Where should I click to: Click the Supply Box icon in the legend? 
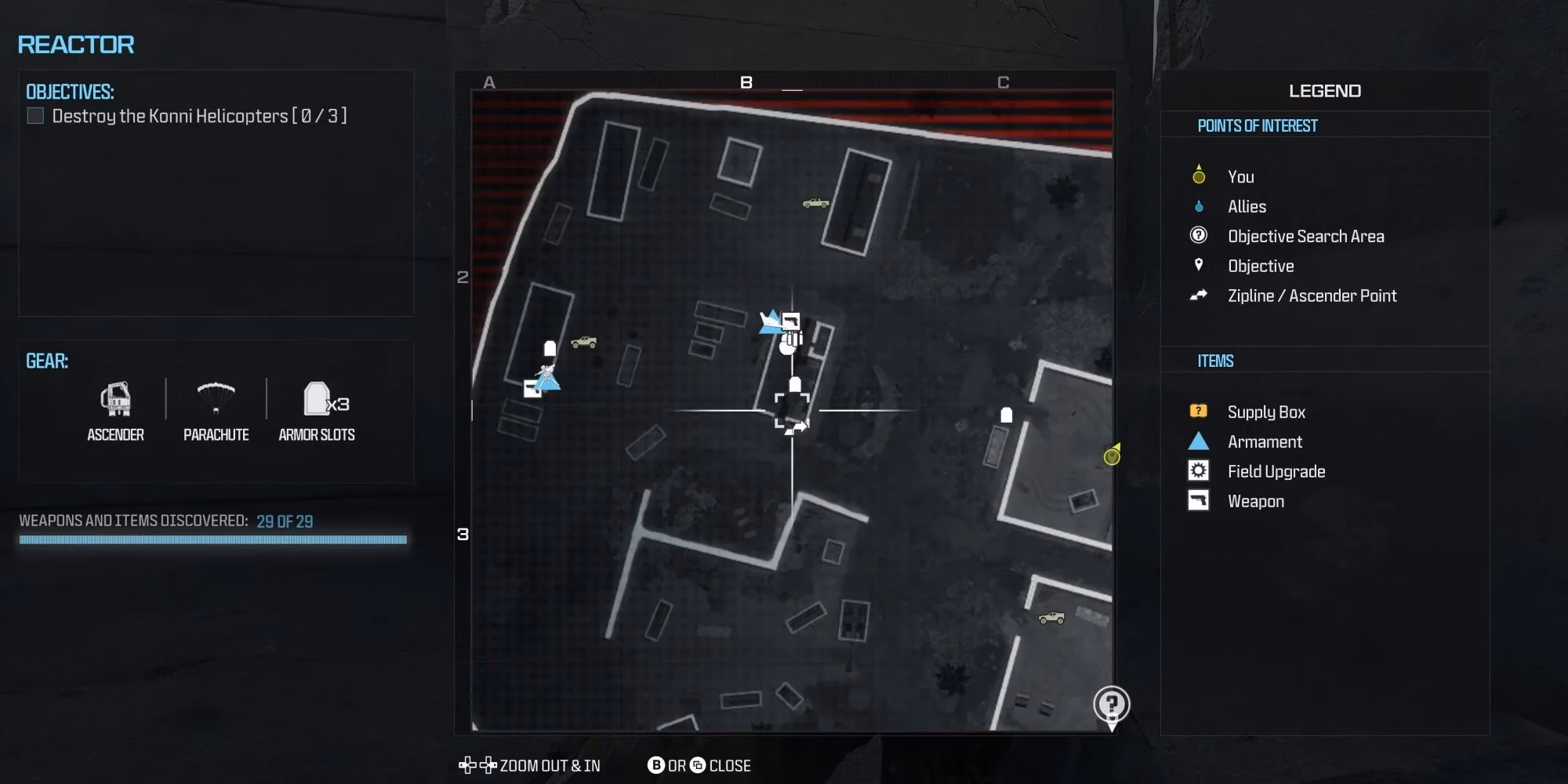click(x=1197, y=411)
